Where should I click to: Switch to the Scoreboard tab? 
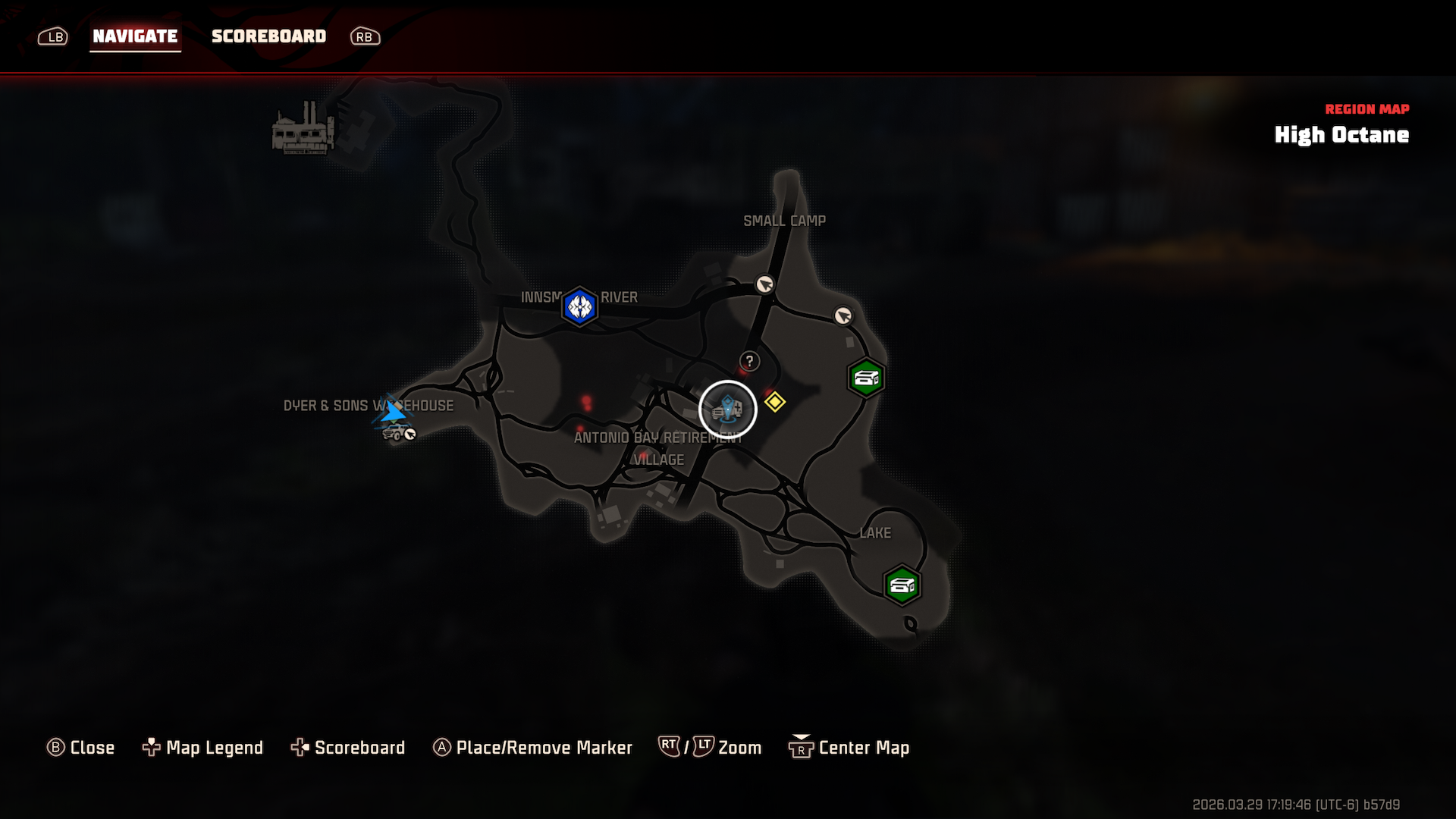(x=268, y=36)
